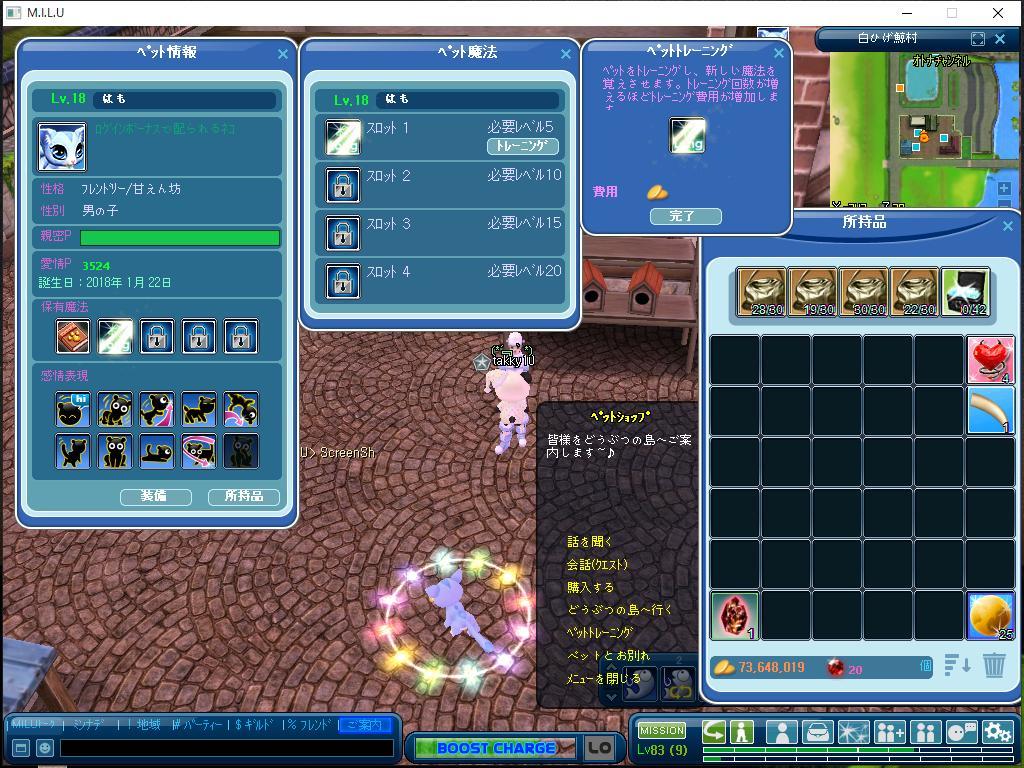The image size is (1024, 768).
Task: Close the ペットトレーニング training window
Action: (x=779, y=53)
